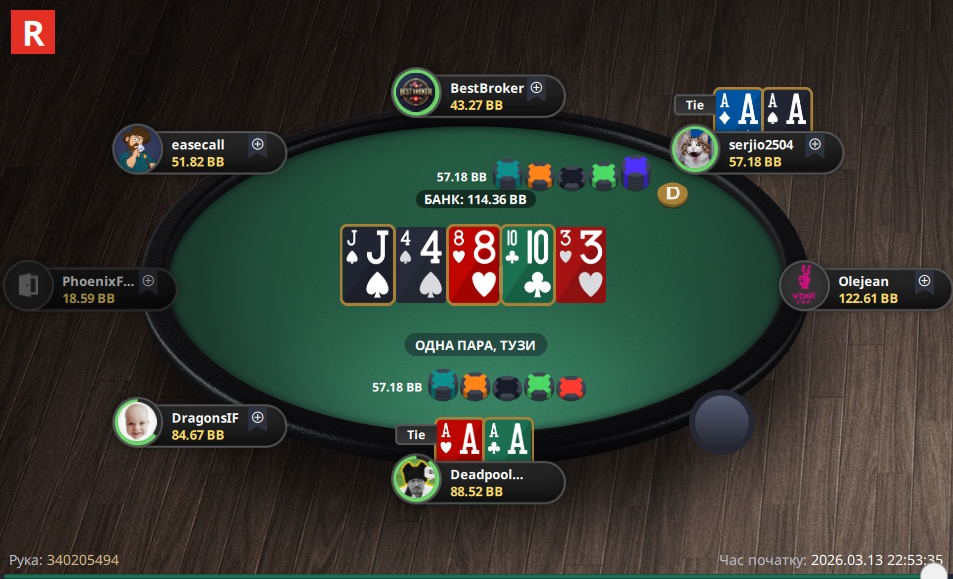This screenshot has width=953, height=579.
Task: Click Olejean's pink logo avatar
Action: click(x=804, y=286)
